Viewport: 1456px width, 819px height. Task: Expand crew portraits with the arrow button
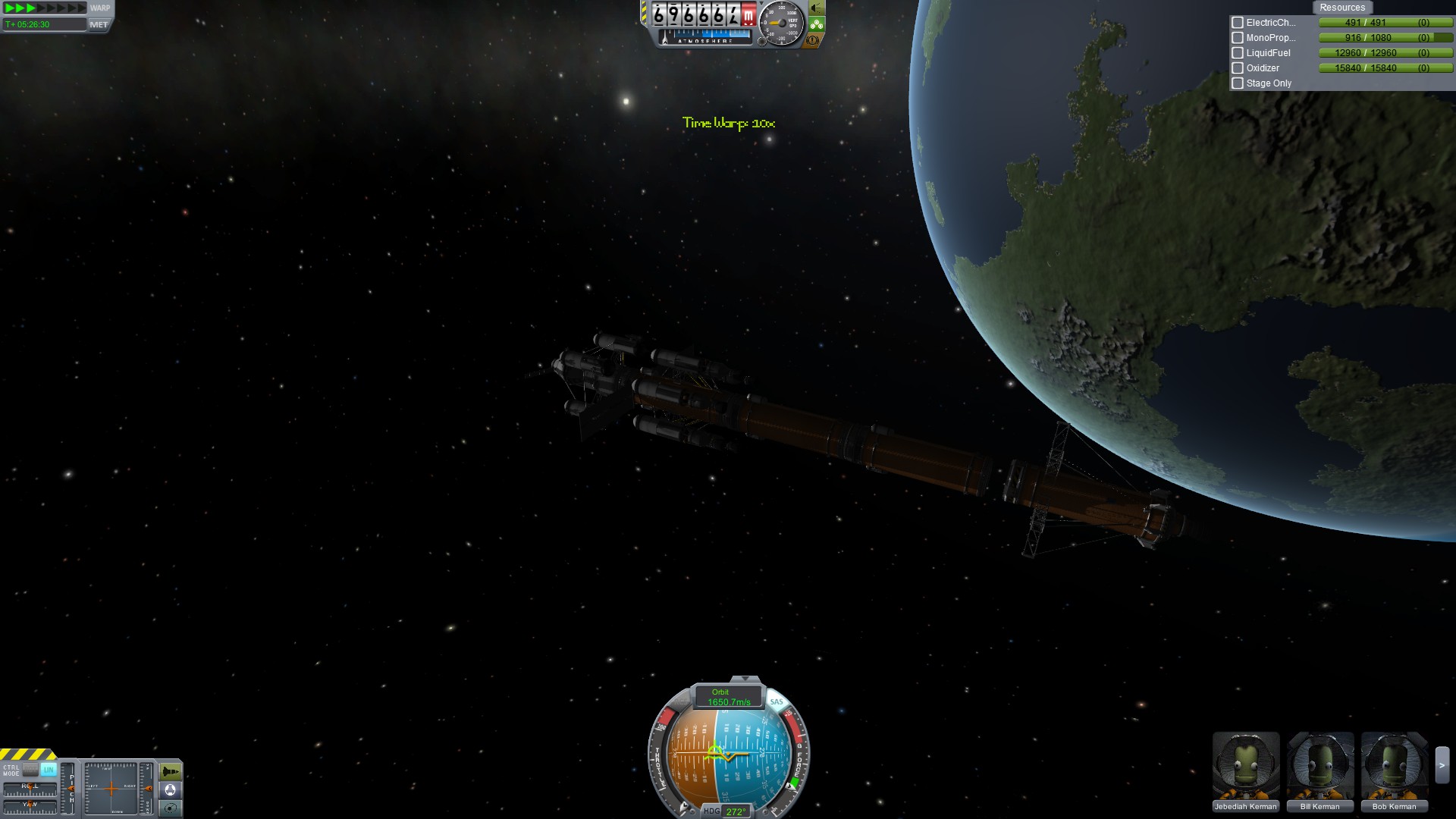point(1442,766)
